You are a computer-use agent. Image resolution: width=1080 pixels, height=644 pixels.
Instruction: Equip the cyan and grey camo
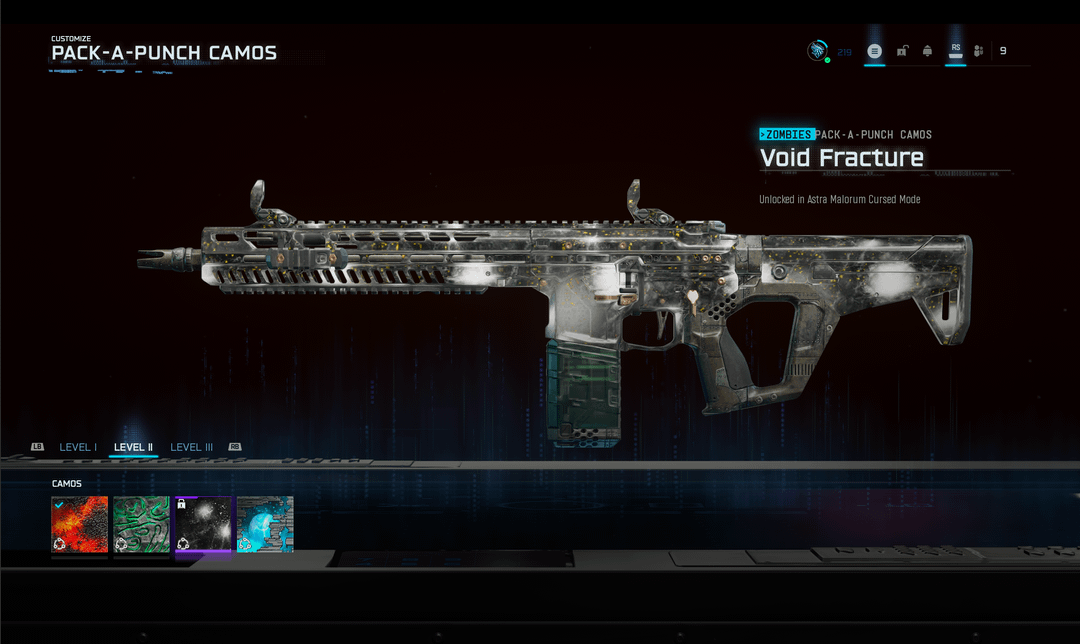tap(265, 524)
